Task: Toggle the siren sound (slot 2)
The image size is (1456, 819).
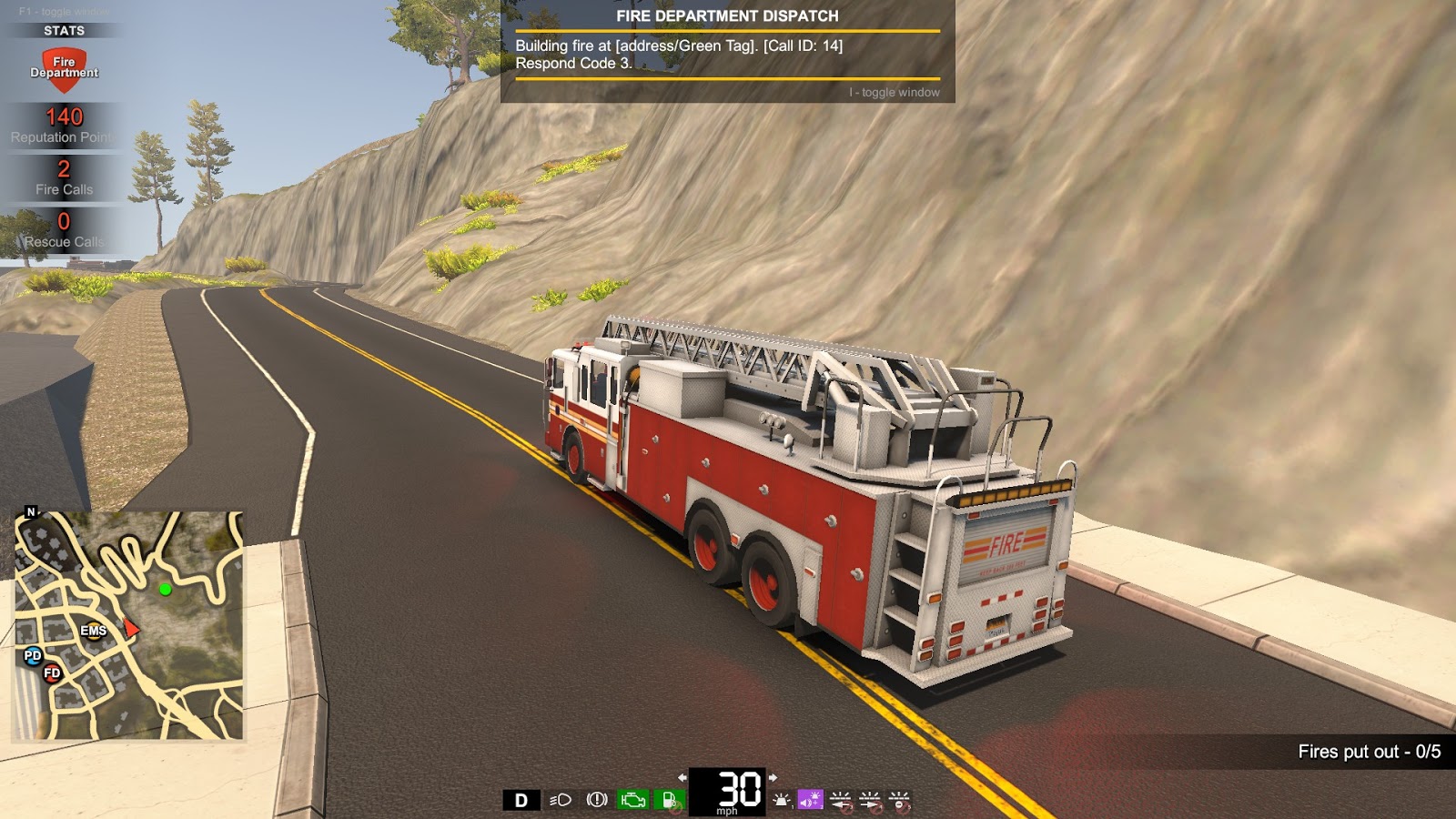Action: 810,798
